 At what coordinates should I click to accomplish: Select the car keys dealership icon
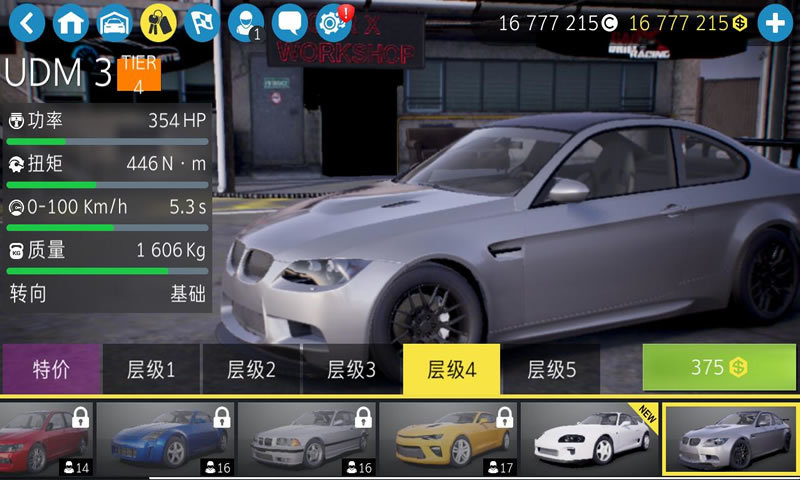coord(158,22)
